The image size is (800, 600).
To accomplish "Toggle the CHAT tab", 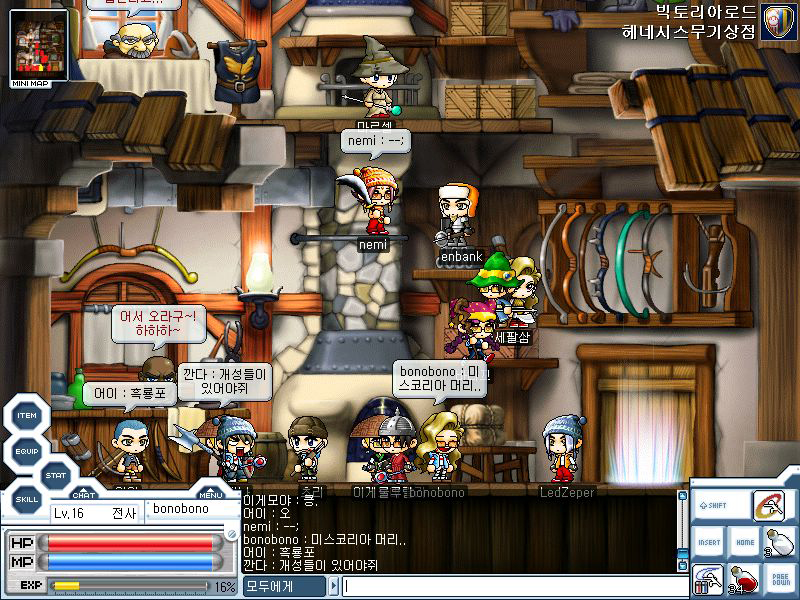I will 85,493.
